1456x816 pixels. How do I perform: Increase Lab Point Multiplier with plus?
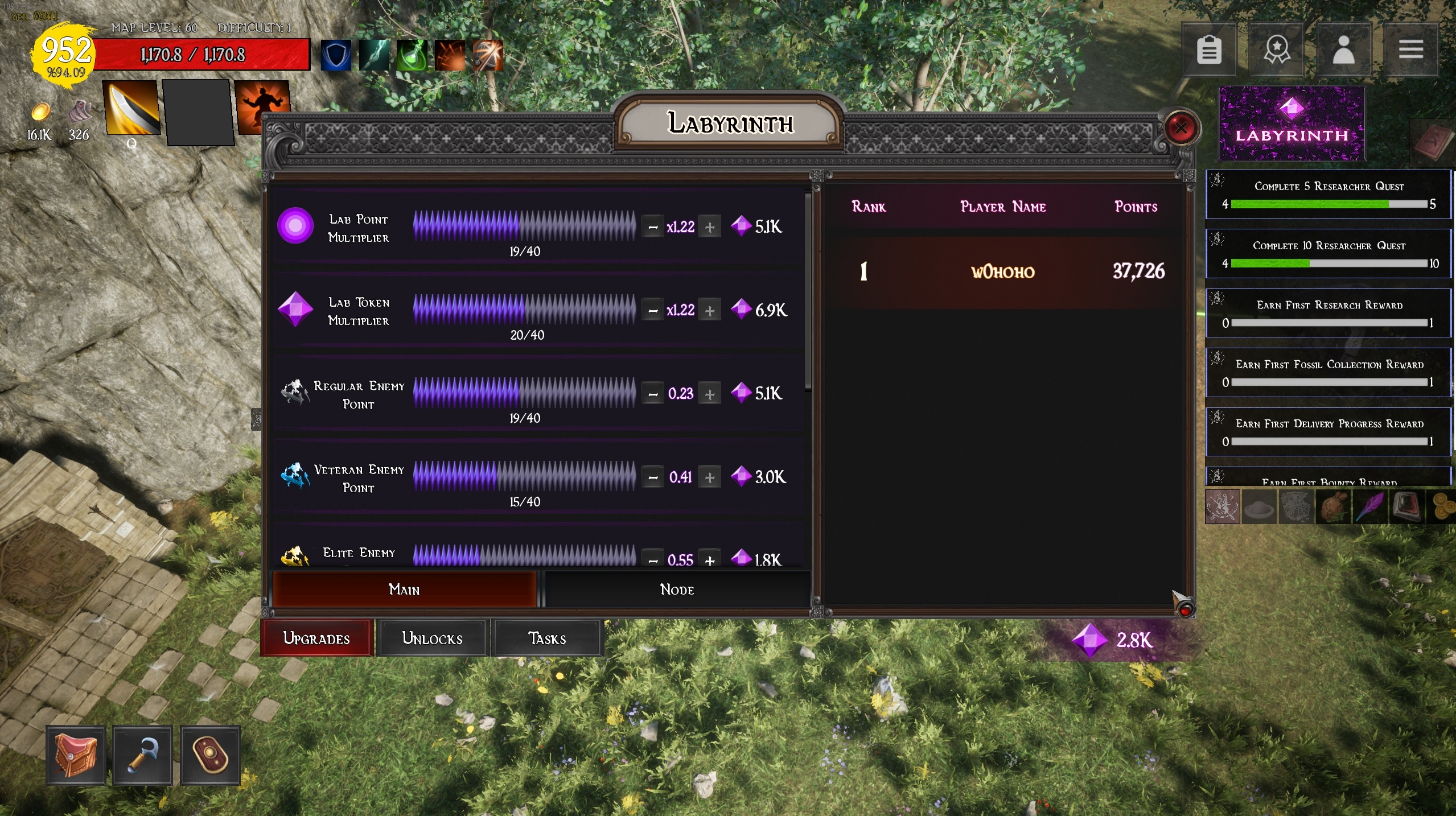pyautogui.click(x=709, y=227)
